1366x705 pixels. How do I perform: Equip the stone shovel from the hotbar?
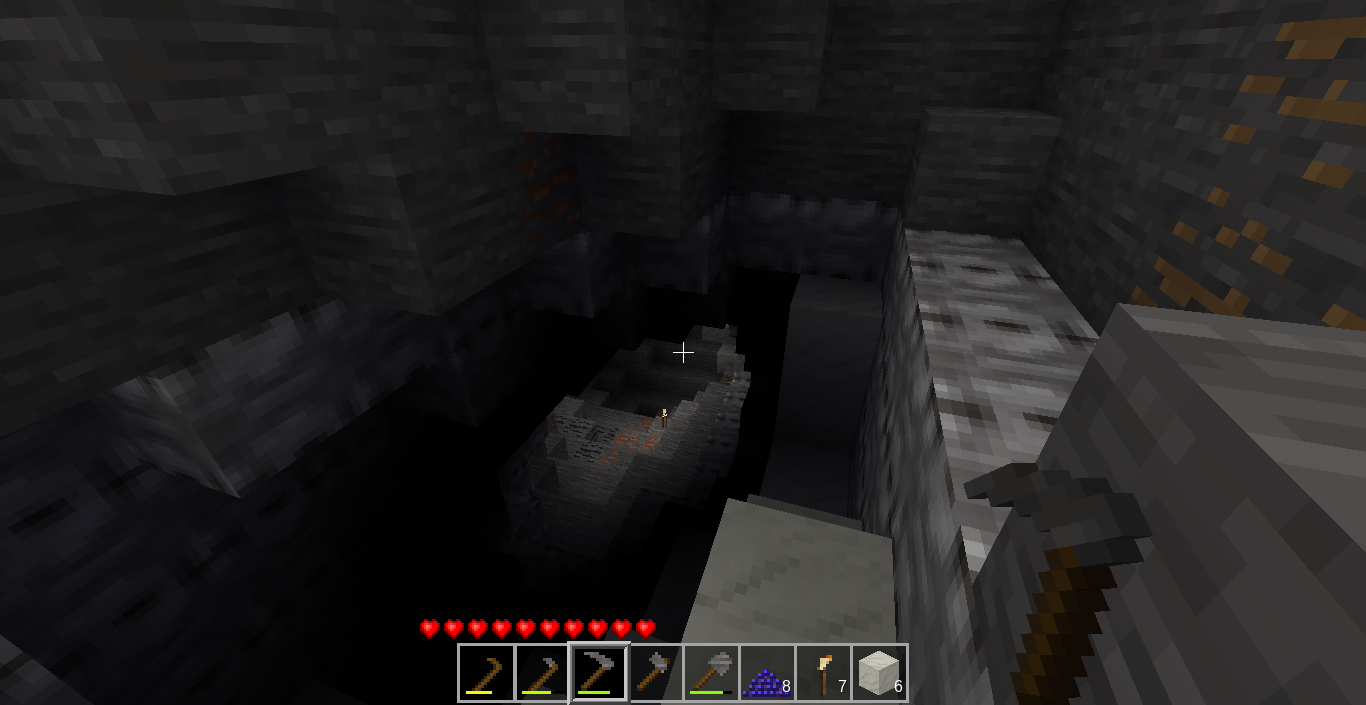click(711, 673)
